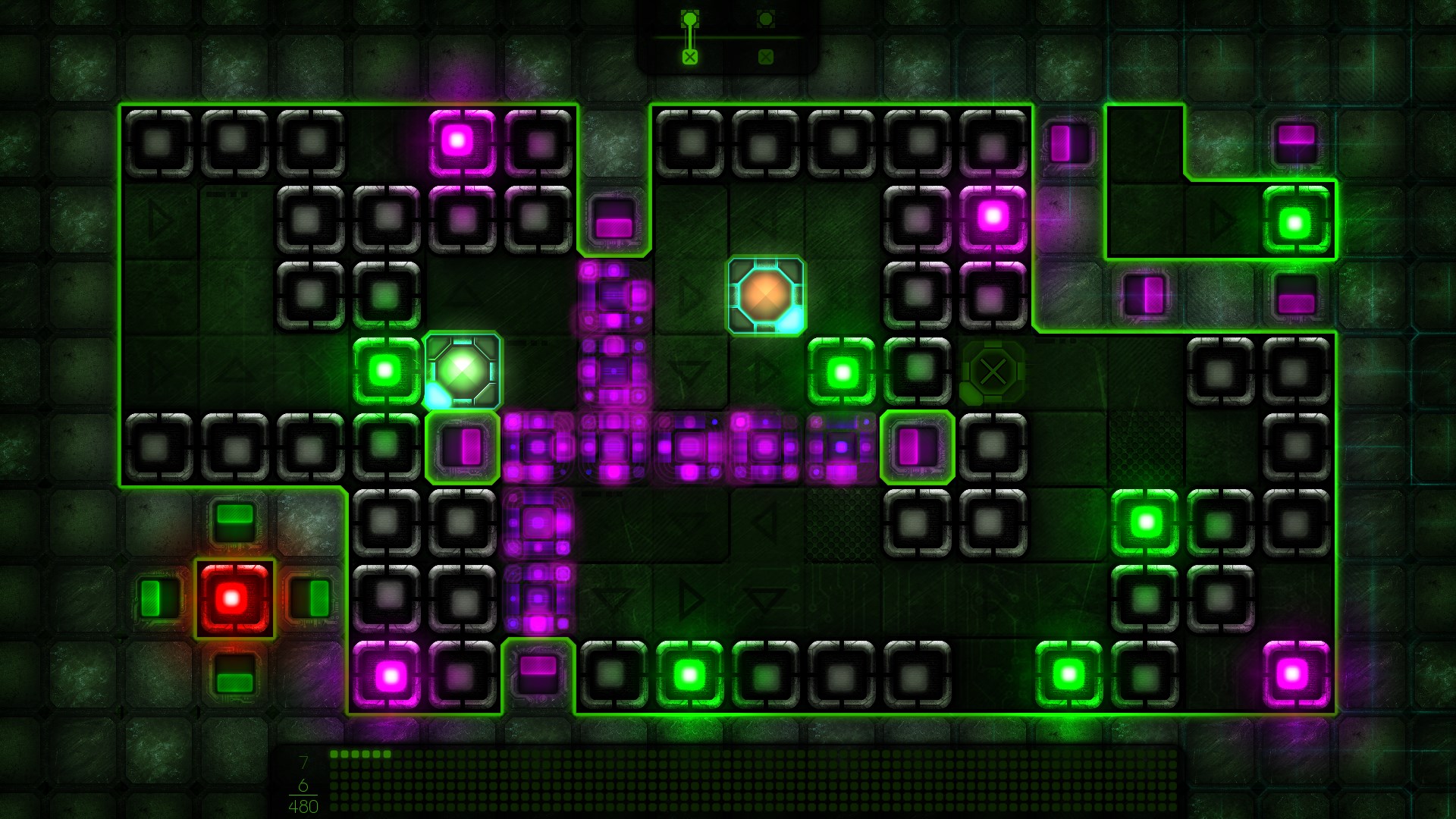The width and height of the screenshot is (1456, 819).
Task: Click the green glowing tile beside the white diamond
Action: tap(387, 370)
